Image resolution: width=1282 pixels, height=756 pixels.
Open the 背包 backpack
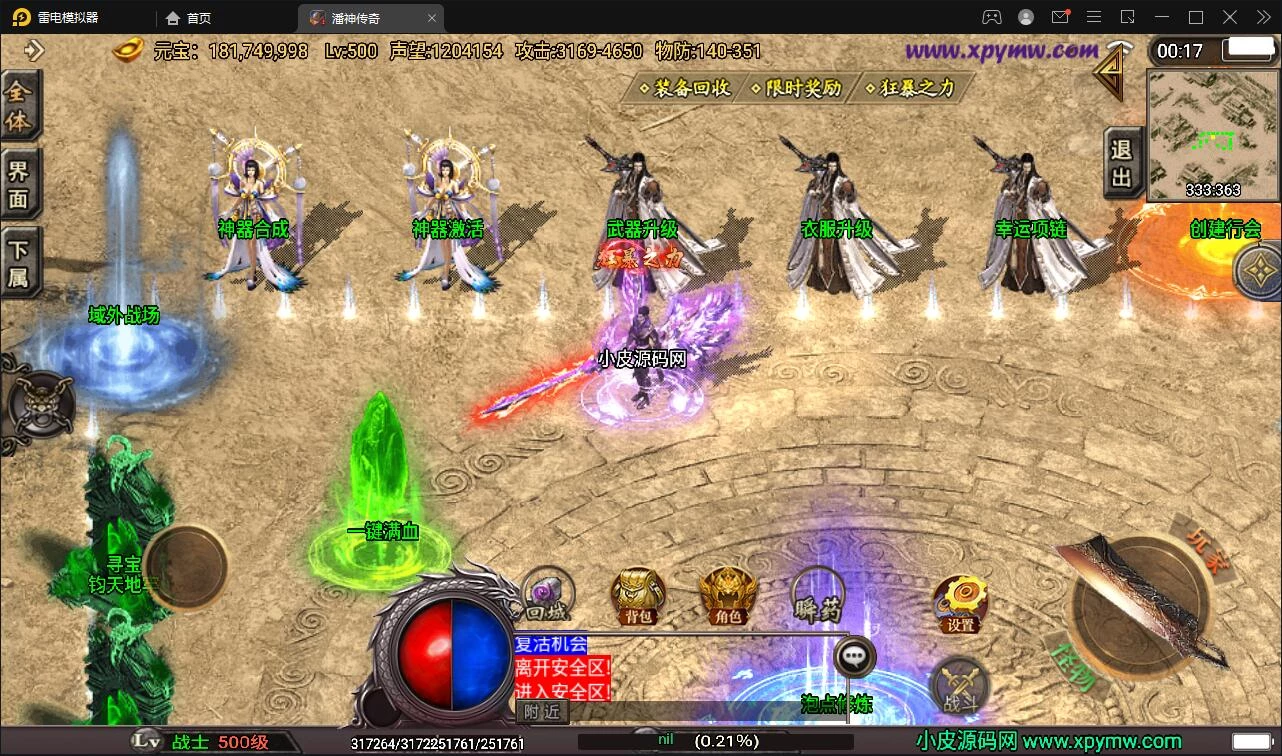pyautogui.click(x=638, y=596)
